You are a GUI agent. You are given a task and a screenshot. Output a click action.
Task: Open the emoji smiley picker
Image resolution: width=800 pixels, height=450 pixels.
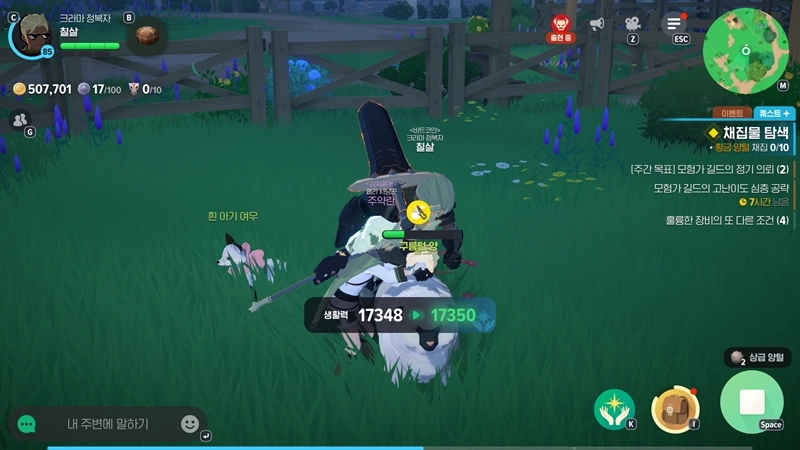(x=190, y=423)
